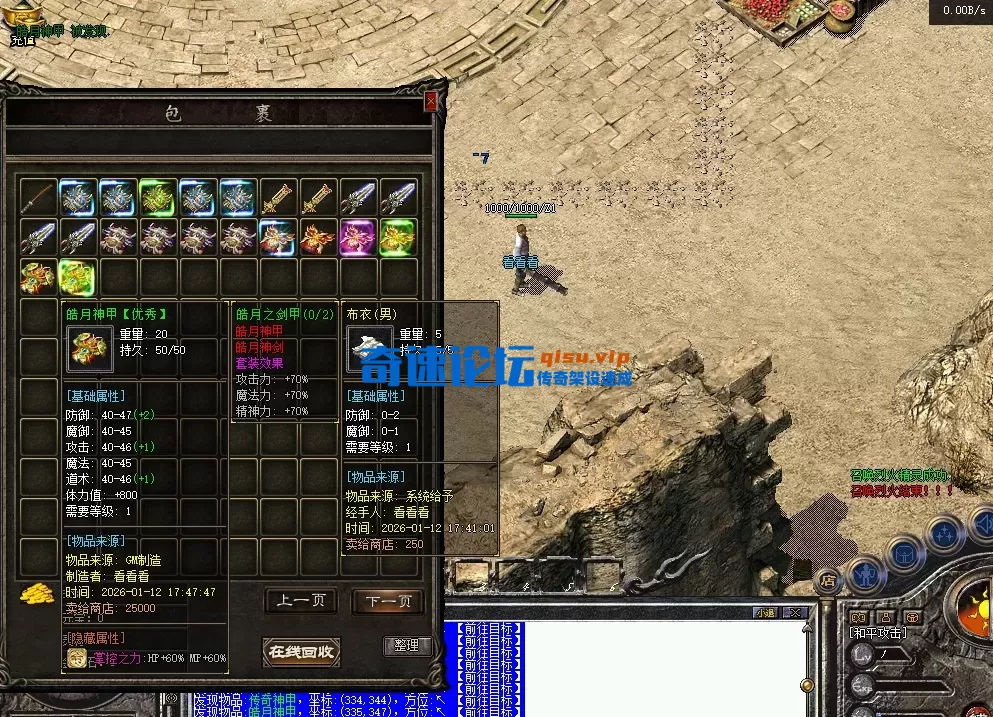The height and width of the screenshot is (717, 993).
Task: Go to the previous bag page (上一页)
Action: (300, 601)
